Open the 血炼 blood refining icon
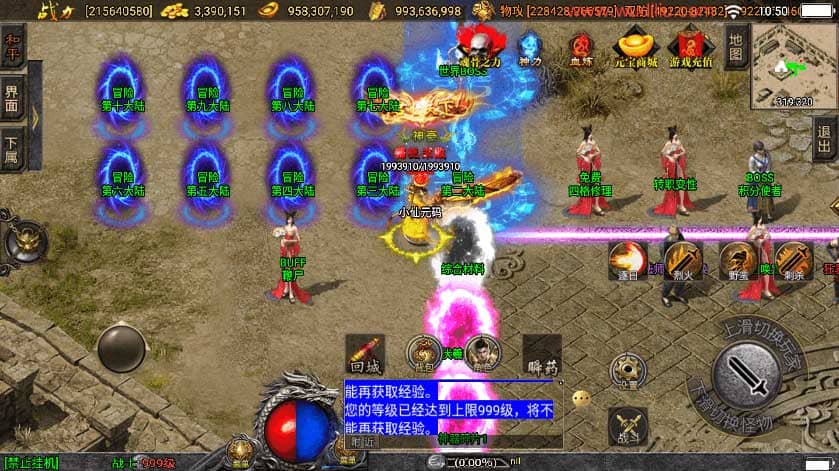The width and height of the screenshot is (839, 471). coord(581,48)
